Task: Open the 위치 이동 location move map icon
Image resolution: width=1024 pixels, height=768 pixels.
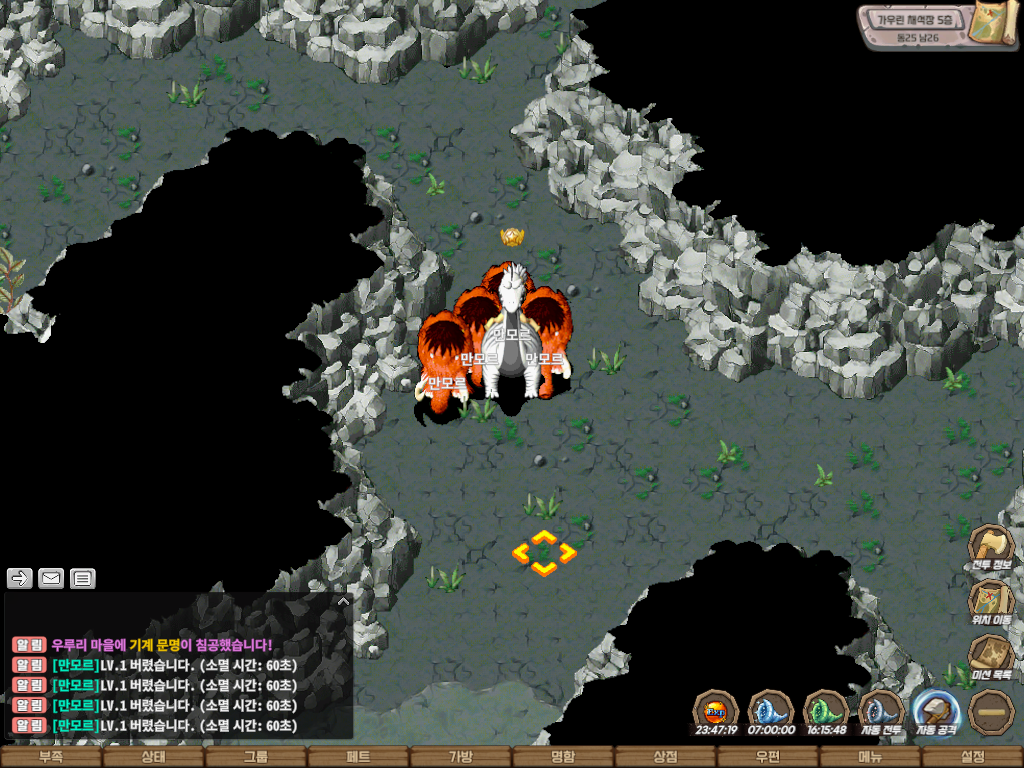Action: click(991, 601)
